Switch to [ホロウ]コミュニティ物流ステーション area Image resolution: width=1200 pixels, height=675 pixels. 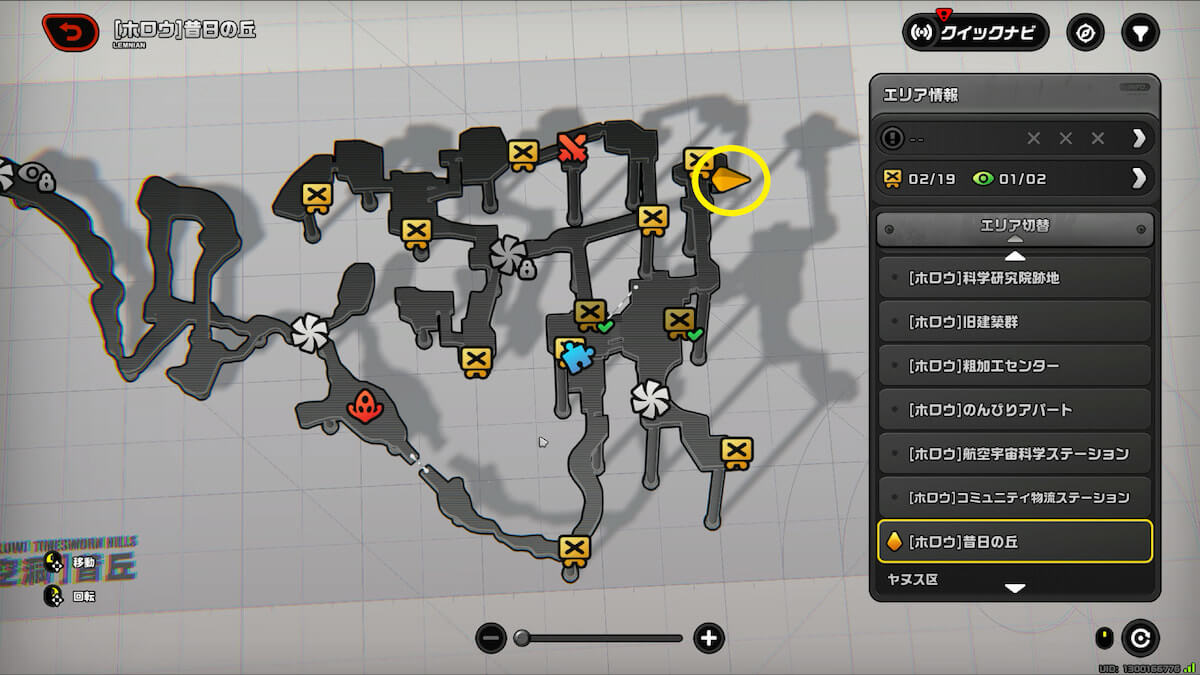[x=1014, y=498]
